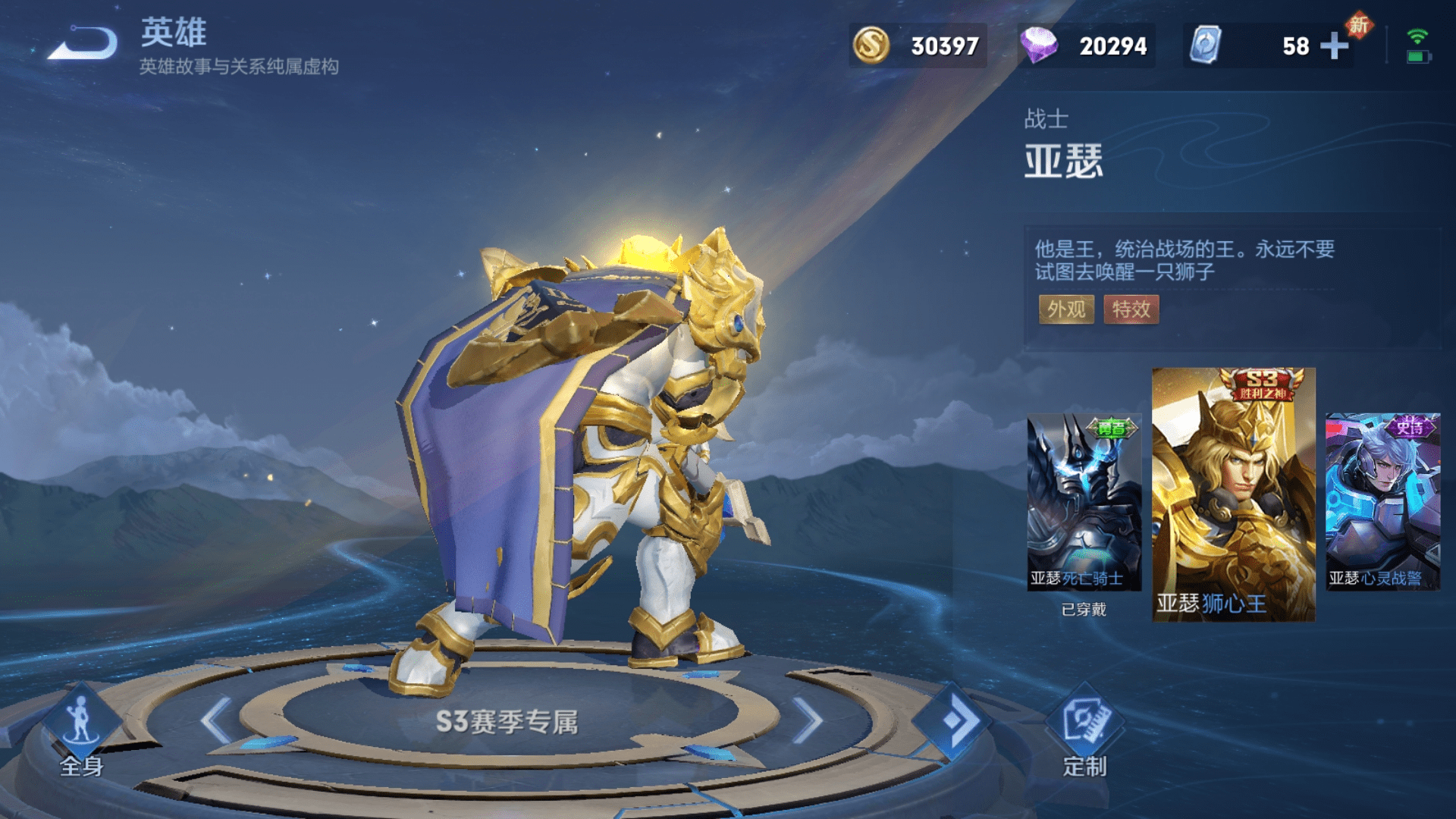This screenshot has height=819, width=1456.
Task: Show the next skin with right arrow
Action: click(807, 720)
